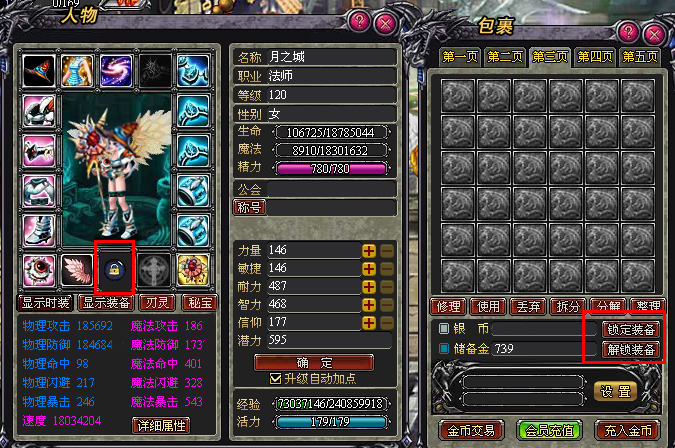Click the Repair (修理) button
The width and height of the screenshot is (675, 448).
(x=451, y=306)
